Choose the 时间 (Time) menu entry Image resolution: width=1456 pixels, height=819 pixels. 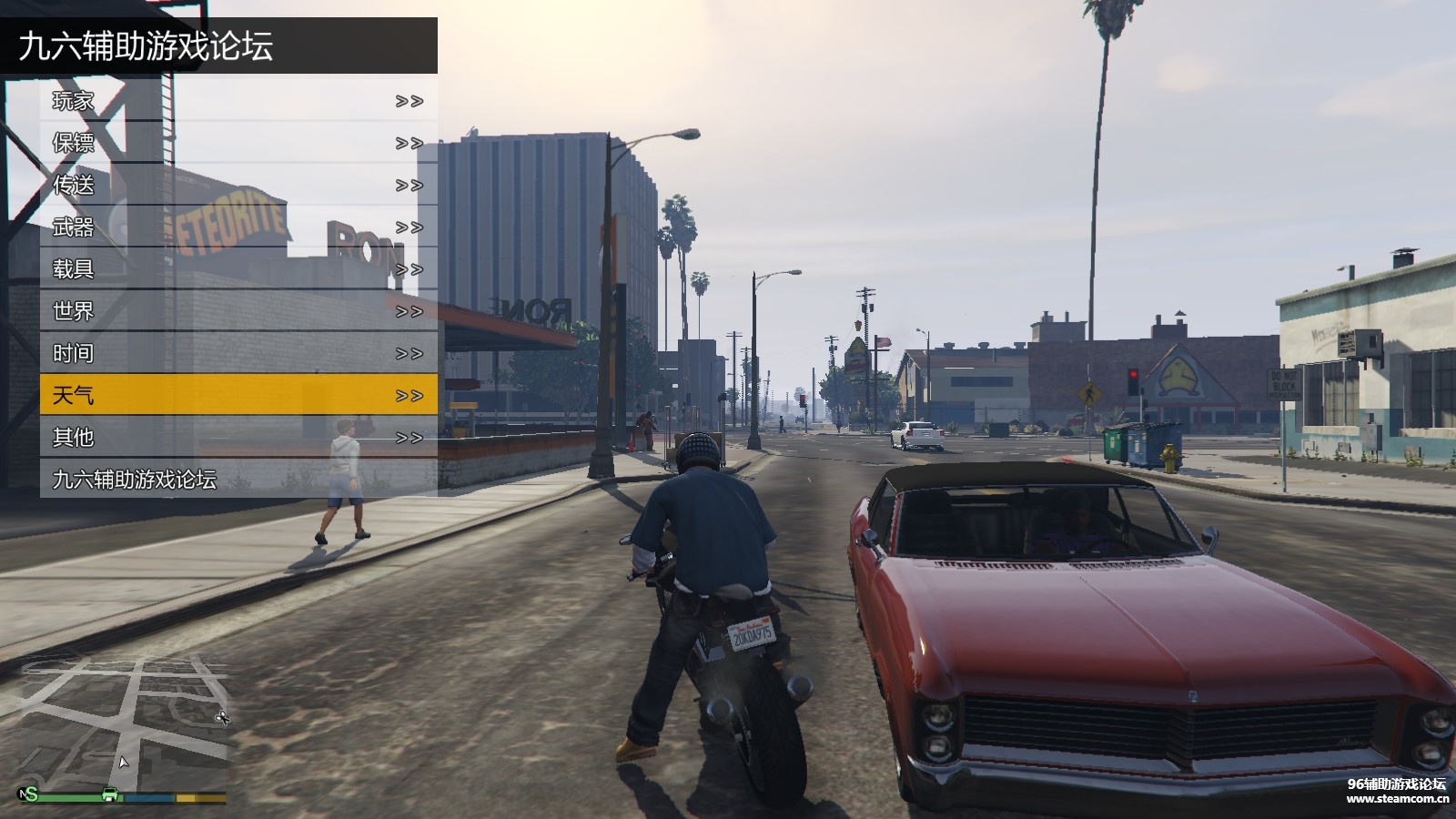tap(238, 353)
